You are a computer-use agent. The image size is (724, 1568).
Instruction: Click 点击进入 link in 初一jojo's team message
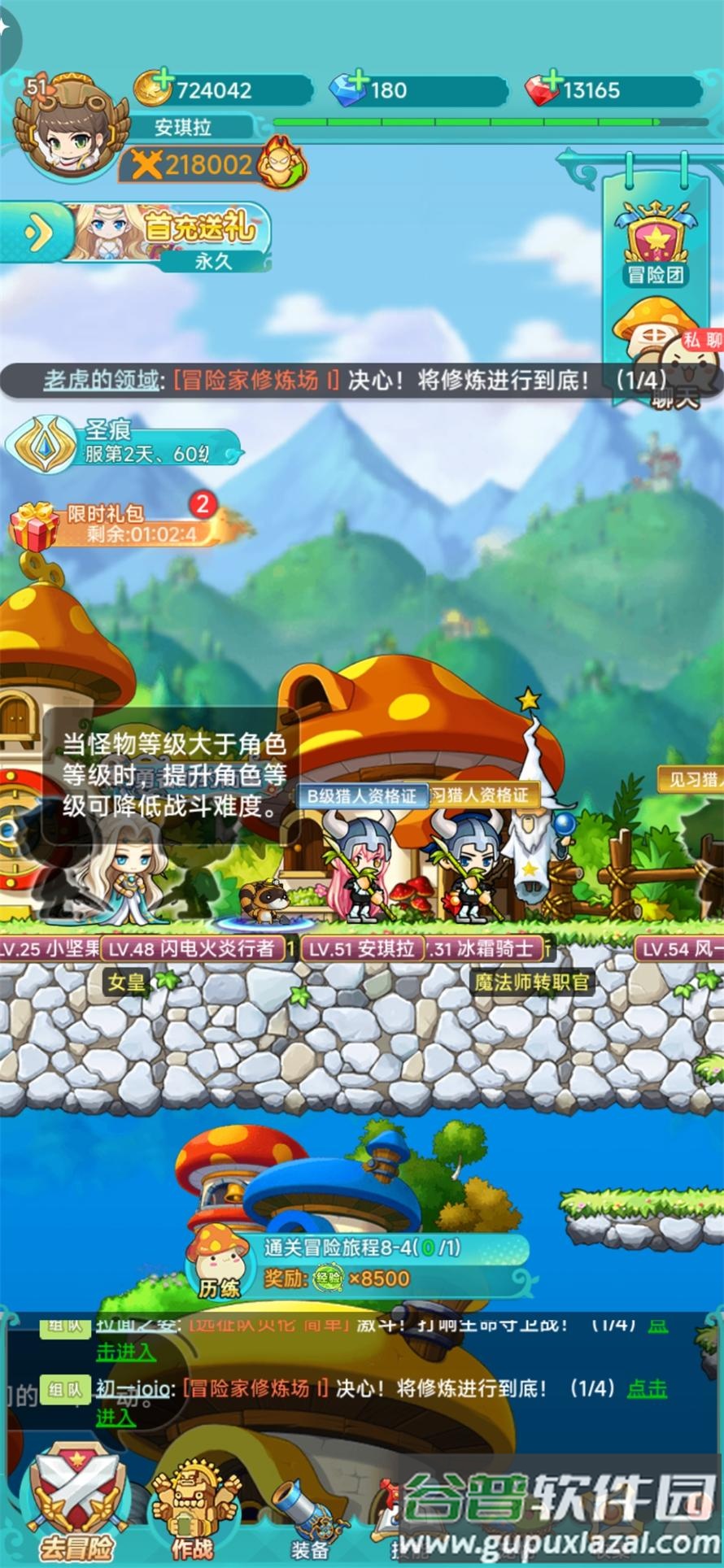click(647, 1388)
